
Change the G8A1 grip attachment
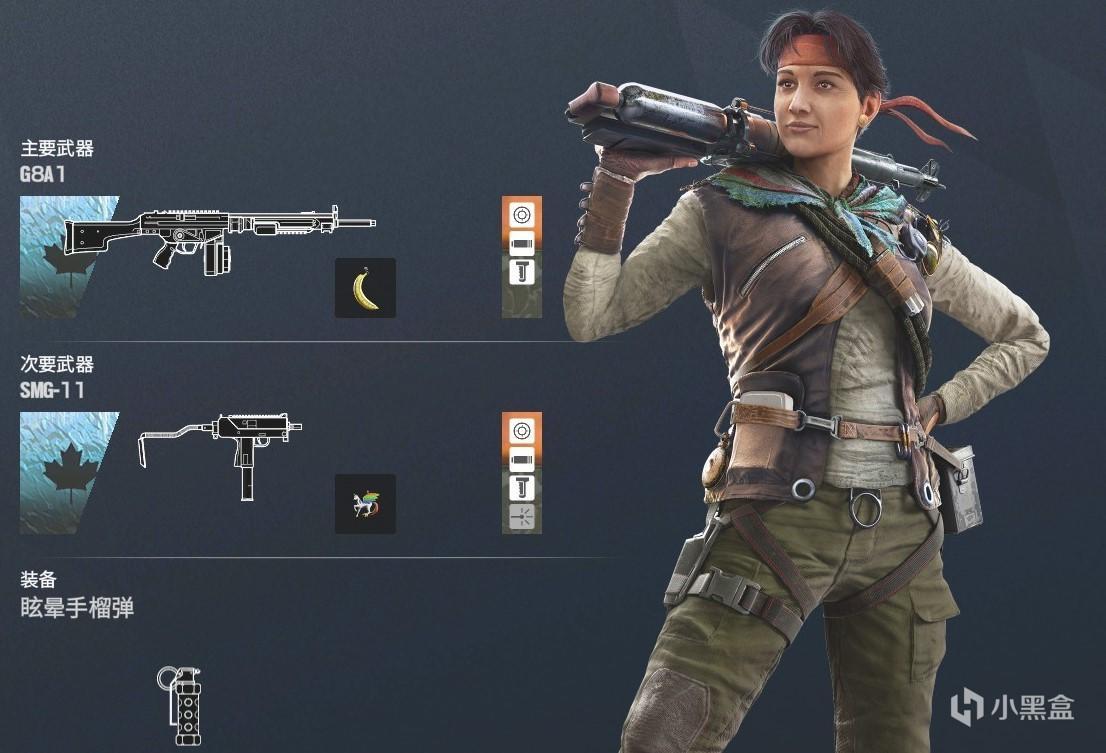tap(522, 271)
